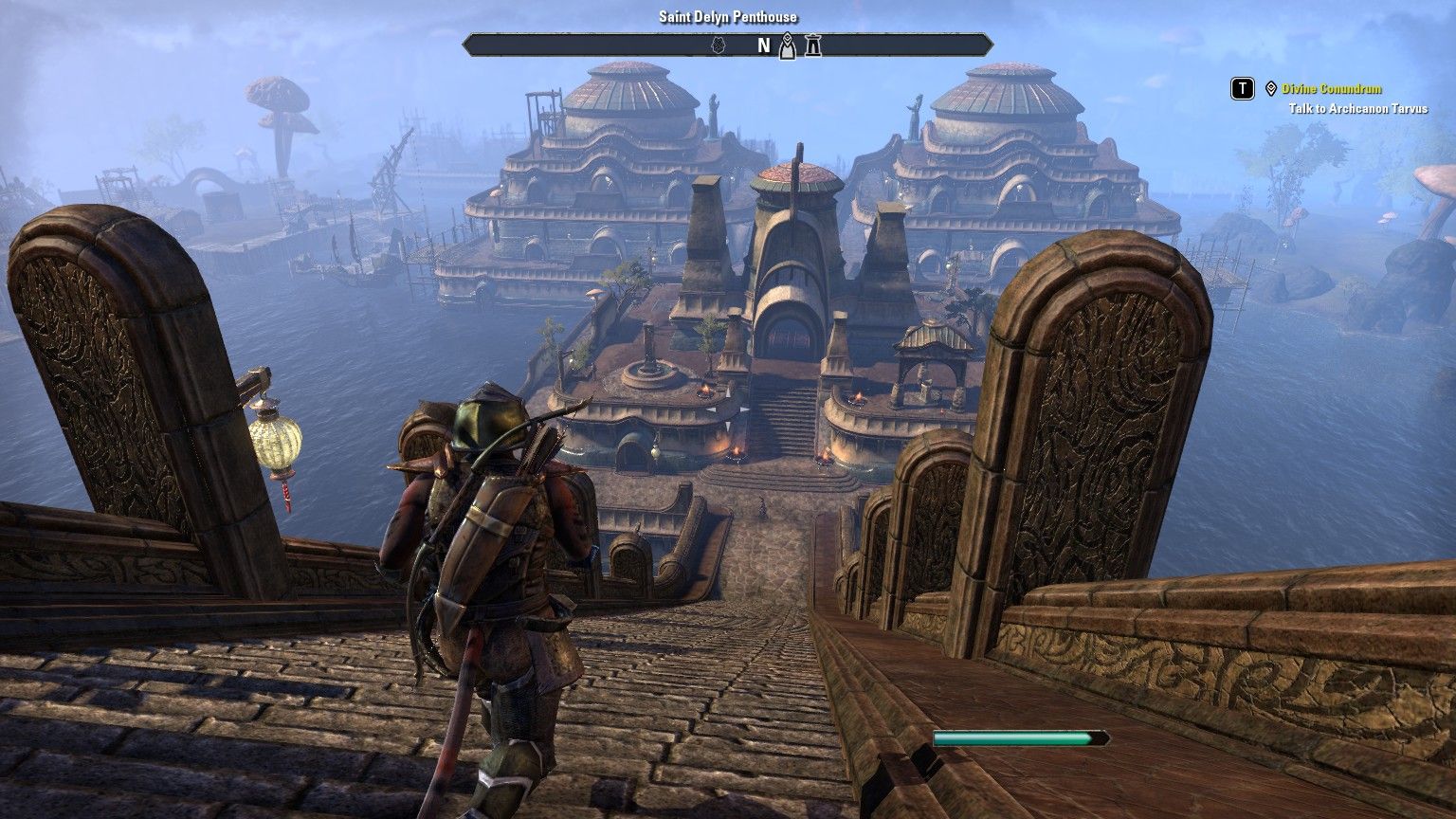Select the Divine Conundrum quest tracker title
1456x819 pixels.
tap(1331, 89)
